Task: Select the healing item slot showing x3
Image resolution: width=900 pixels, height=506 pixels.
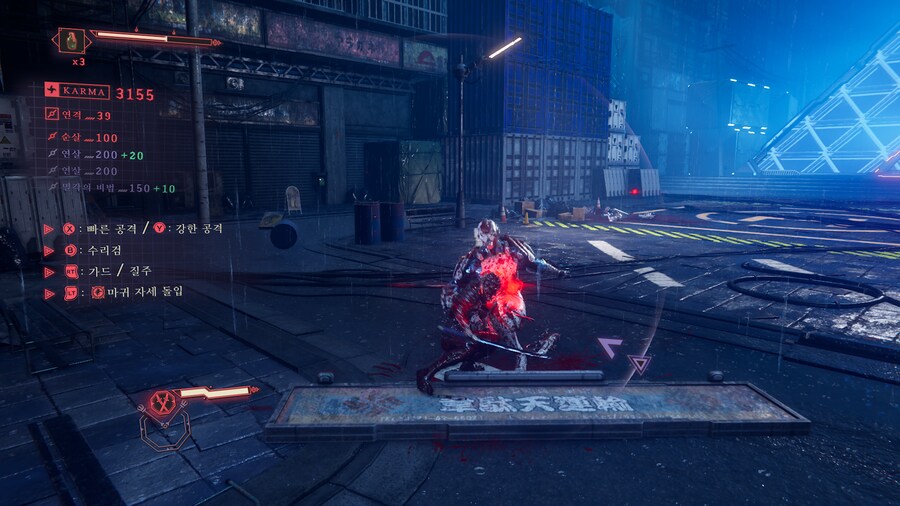Action: (x=73, y=41)
